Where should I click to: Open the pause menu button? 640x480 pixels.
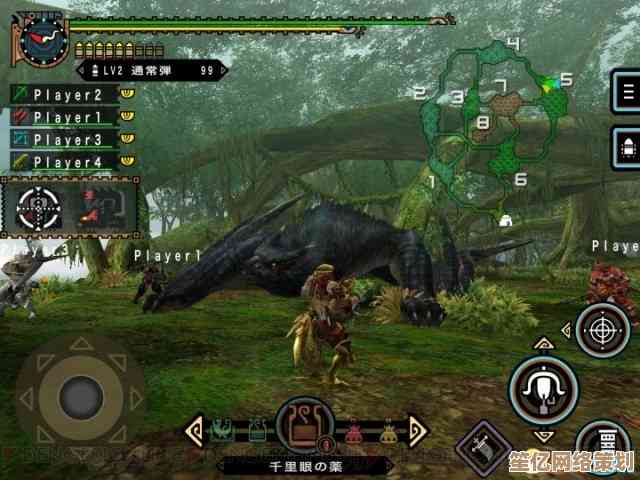pyautogui.click(x=628, y=94)
